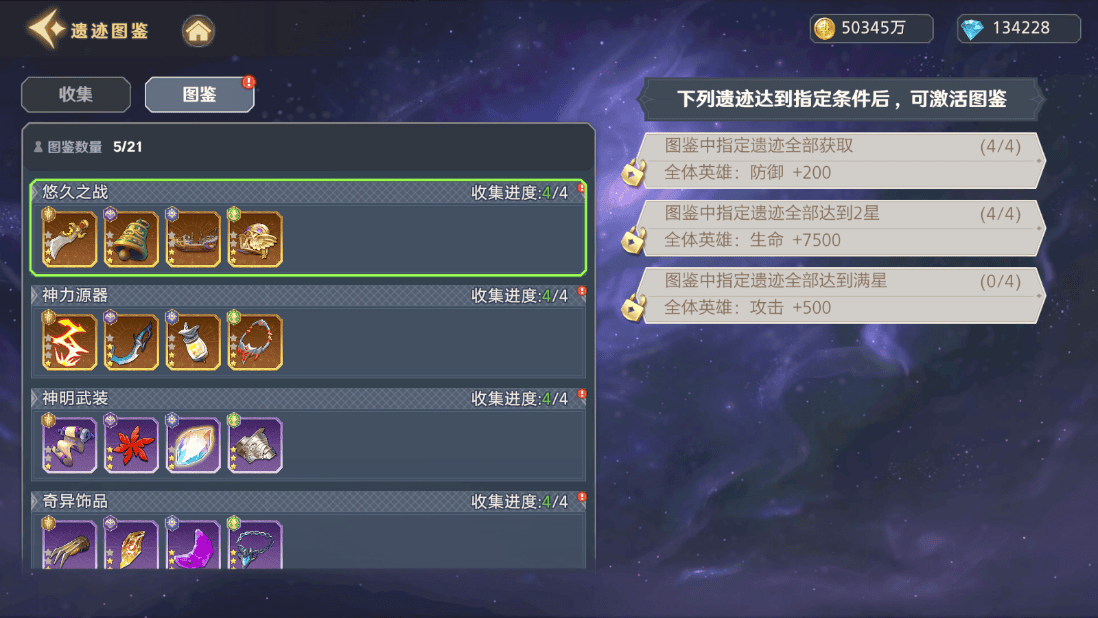Pick the flame rune relic icon
This screenshot has height=618, width=1098.
[x=70, y=342]
